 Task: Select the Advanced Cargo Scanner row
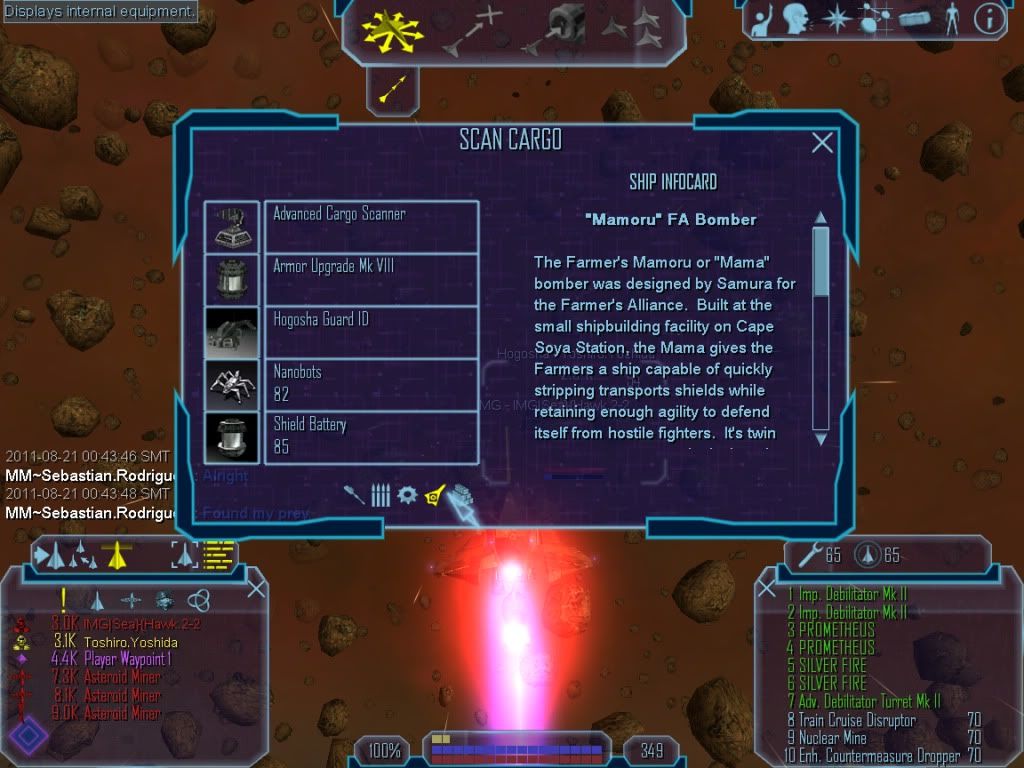[370, 226]
